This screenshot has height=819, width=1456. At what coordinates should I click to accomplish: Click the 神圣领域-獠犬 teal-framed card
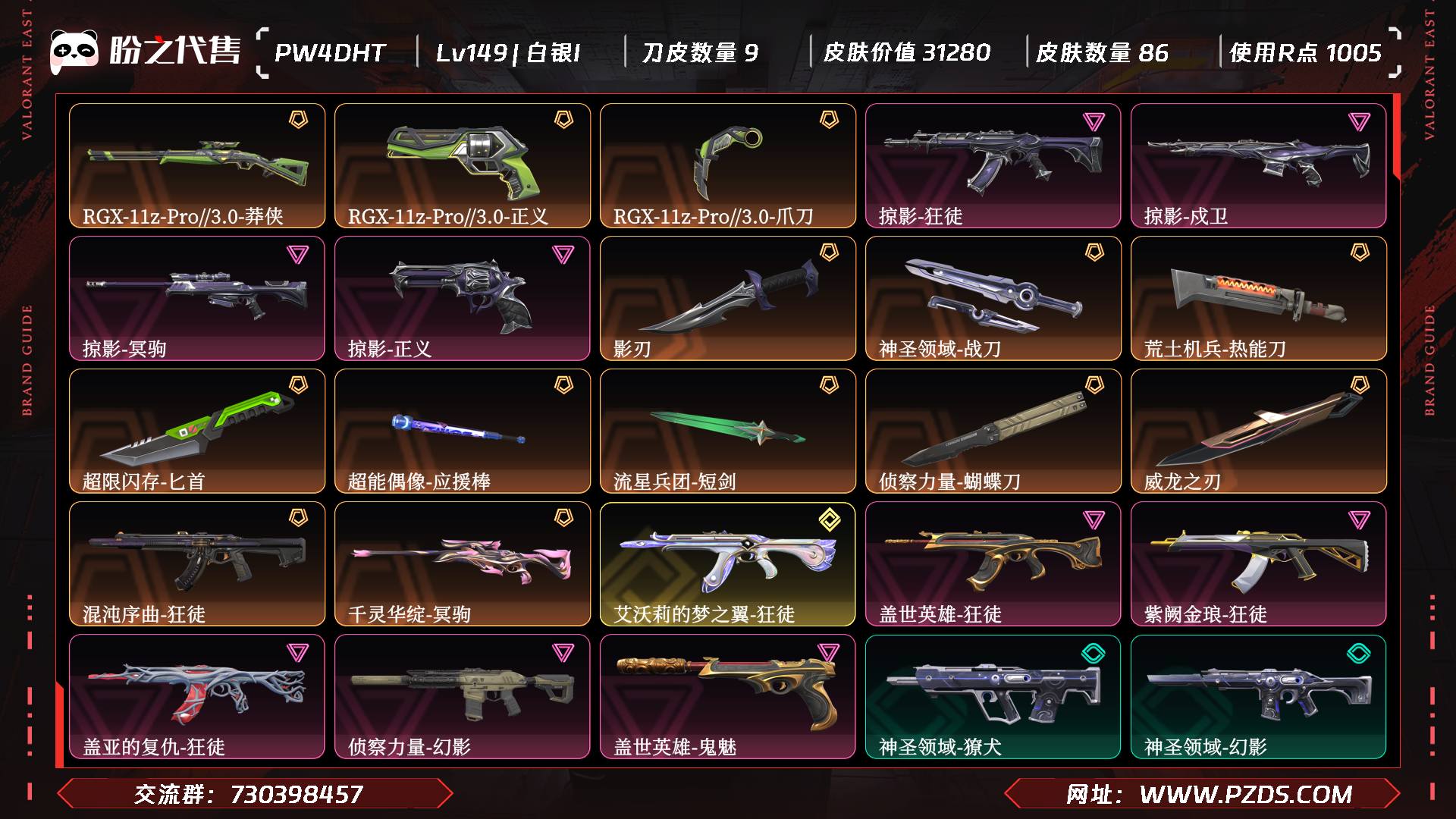[x=993, y=696]
